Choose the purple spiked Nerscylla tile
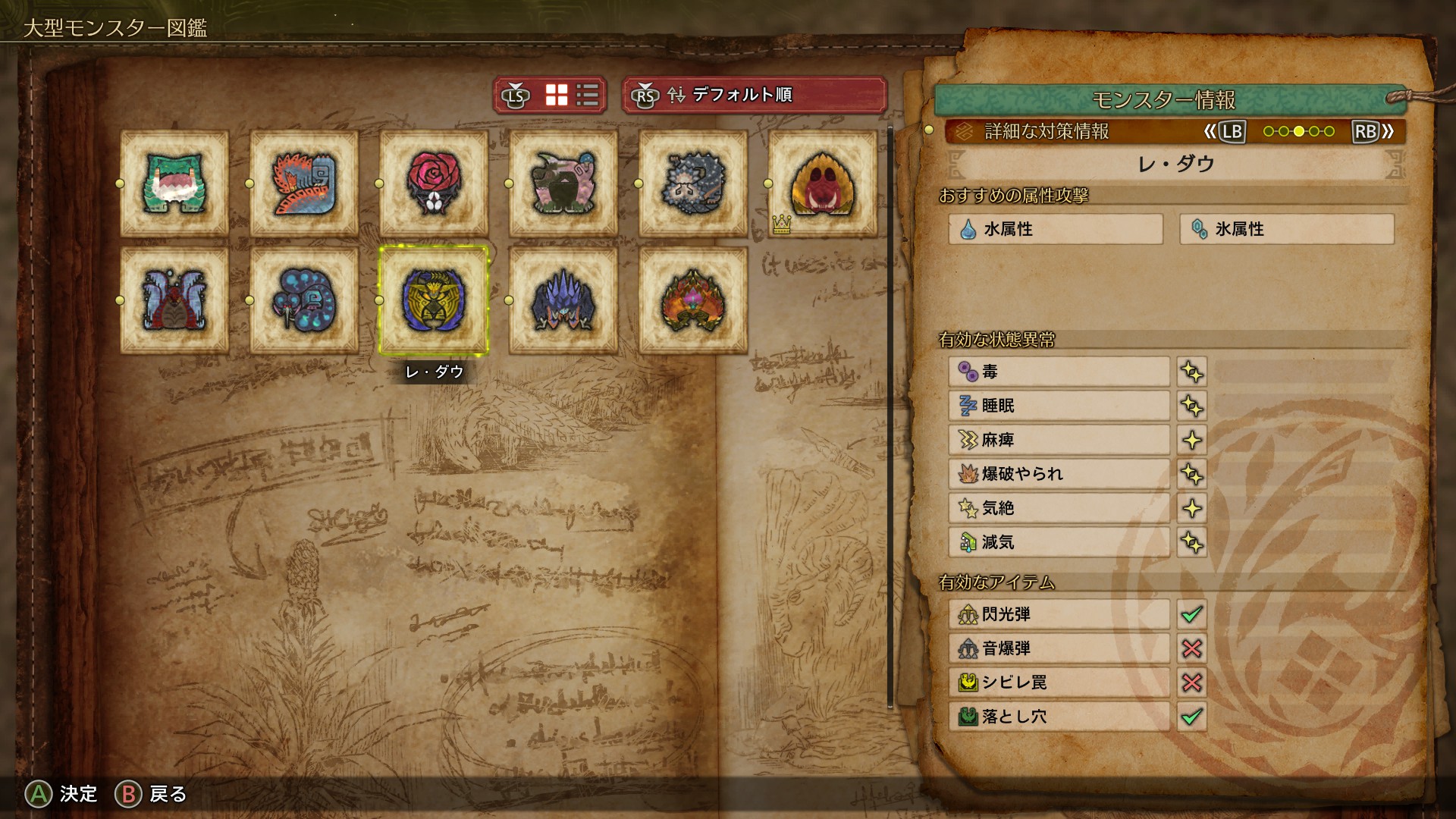Screen dimensions: 1456x819 [563, 300]
